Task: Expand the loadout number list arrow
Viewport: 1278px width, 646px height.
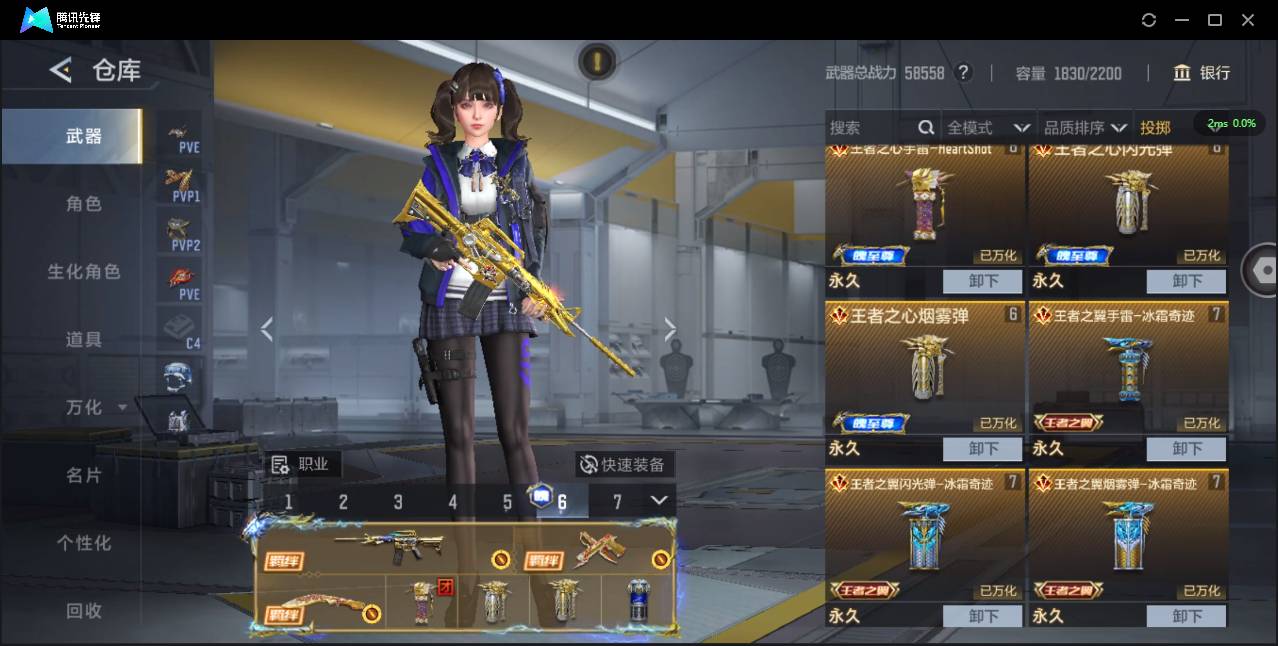Action: click(x=659, y=500)
